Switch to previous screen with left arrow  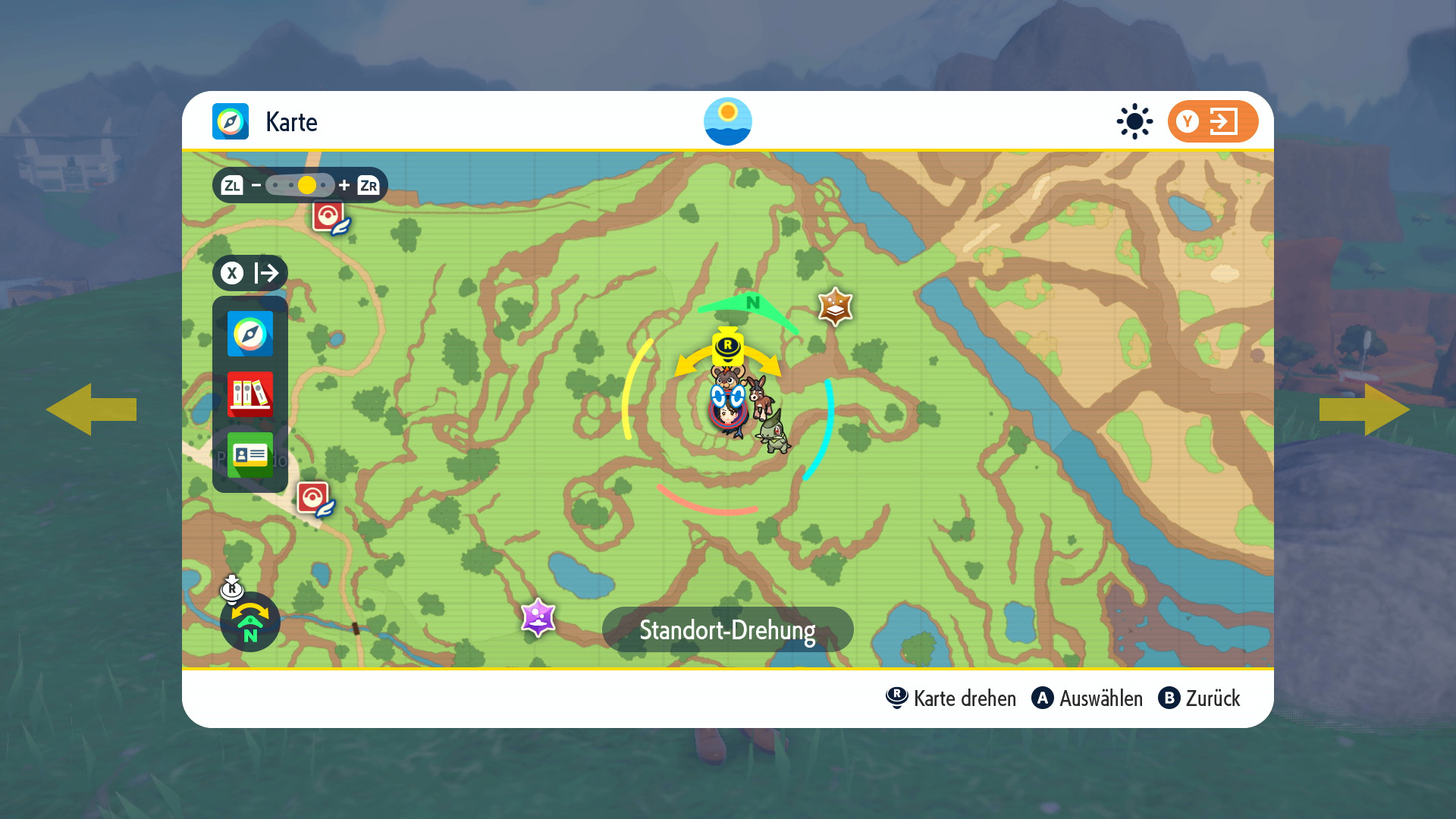[x=91, y=409]
